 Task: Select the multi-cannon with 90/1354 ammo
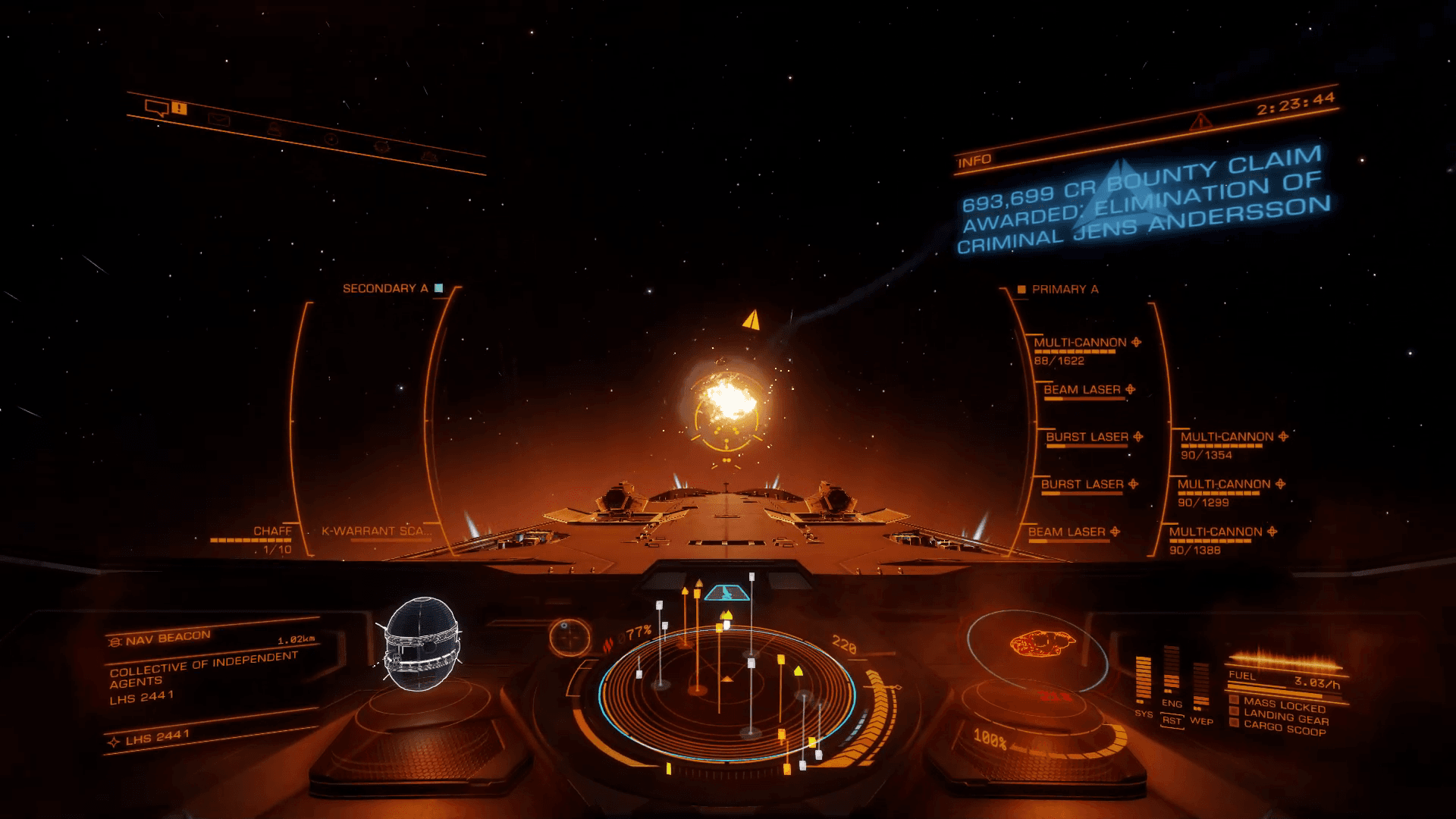point(1226,438)
